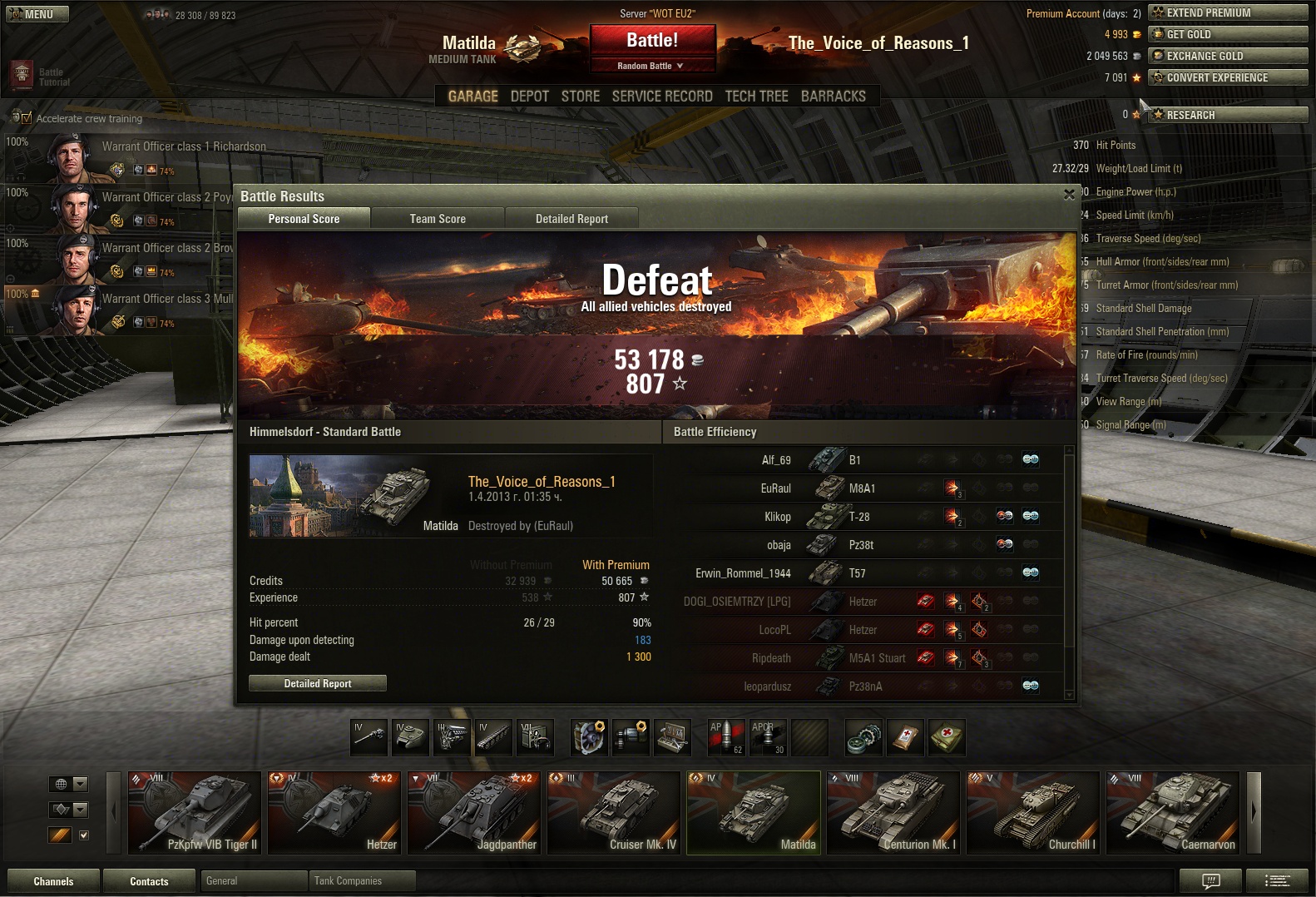Open the Barracks section

point(833,97)
